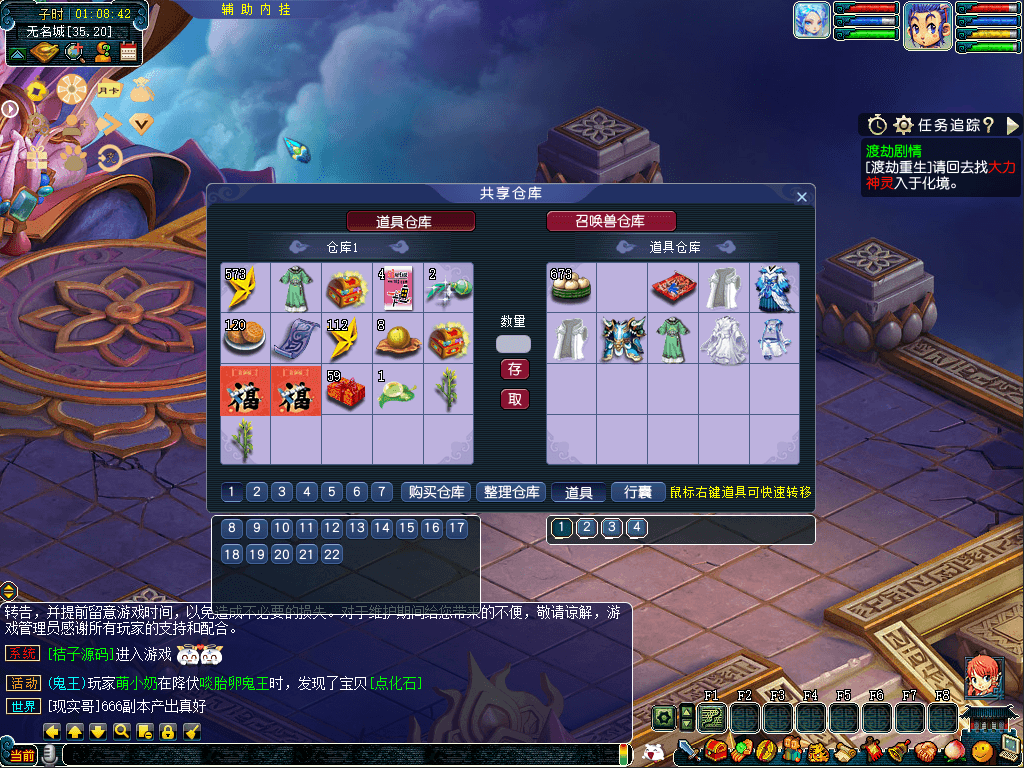Show the 行囊 bag view

[x=638, y=492]
